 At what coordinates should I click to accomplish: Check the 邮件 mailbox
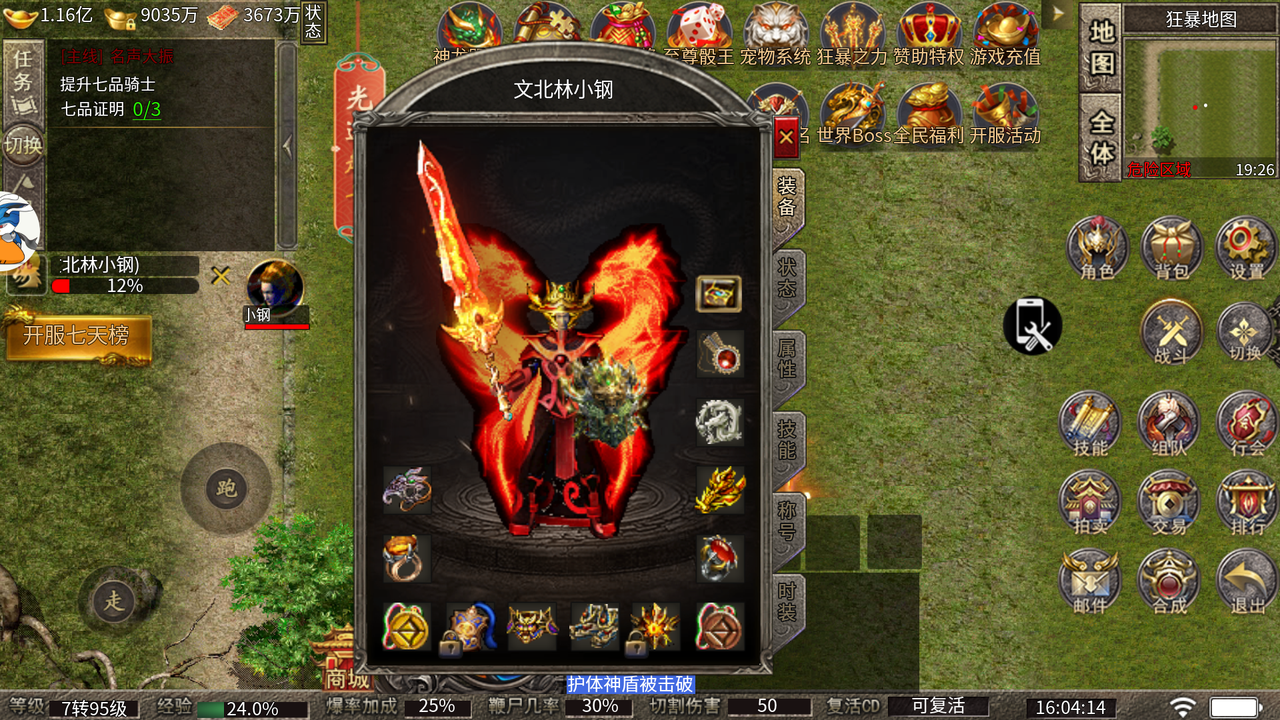coord(1091,581)
